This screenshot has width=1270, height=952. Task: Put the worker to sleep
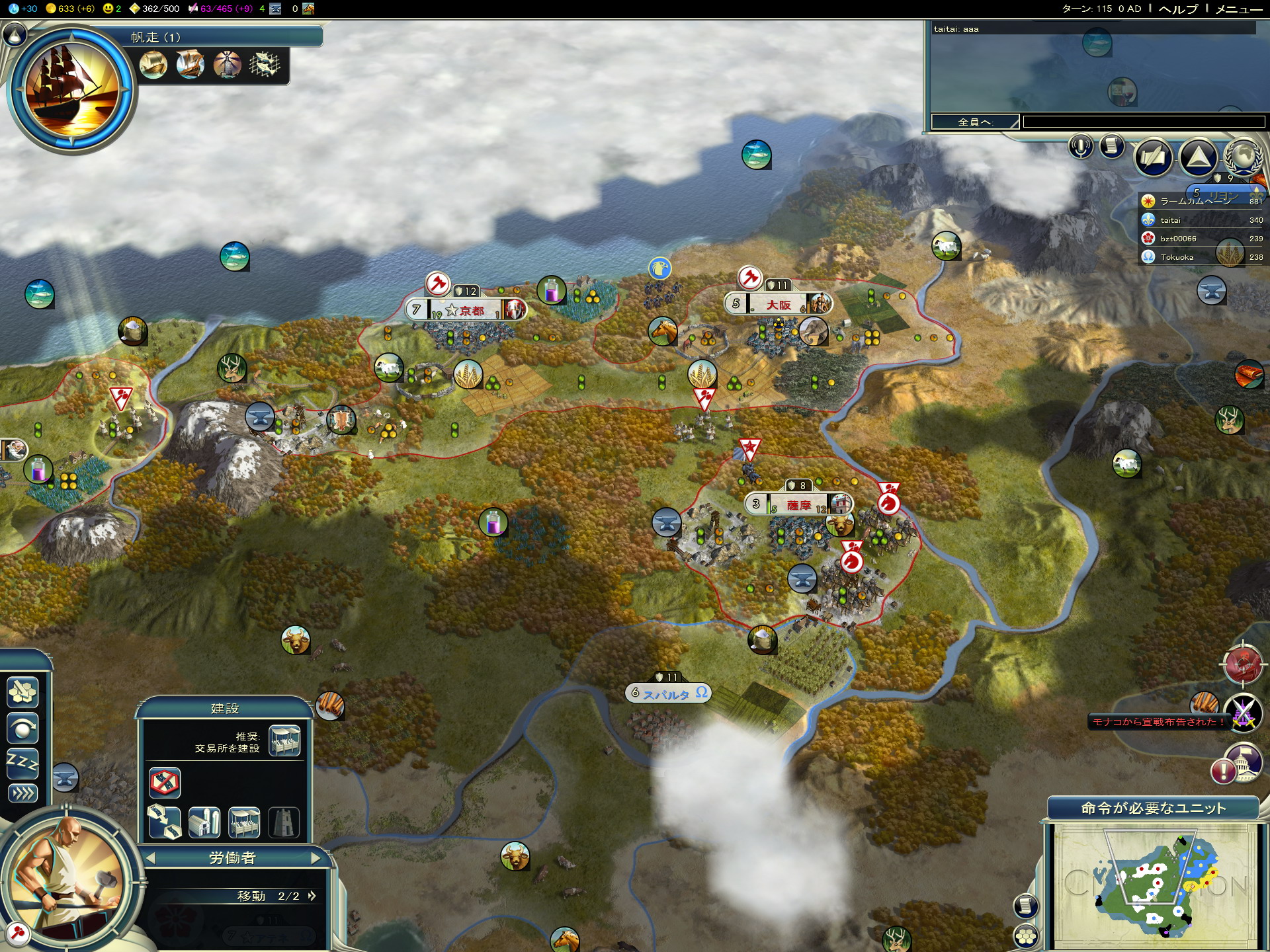(22, 764)
